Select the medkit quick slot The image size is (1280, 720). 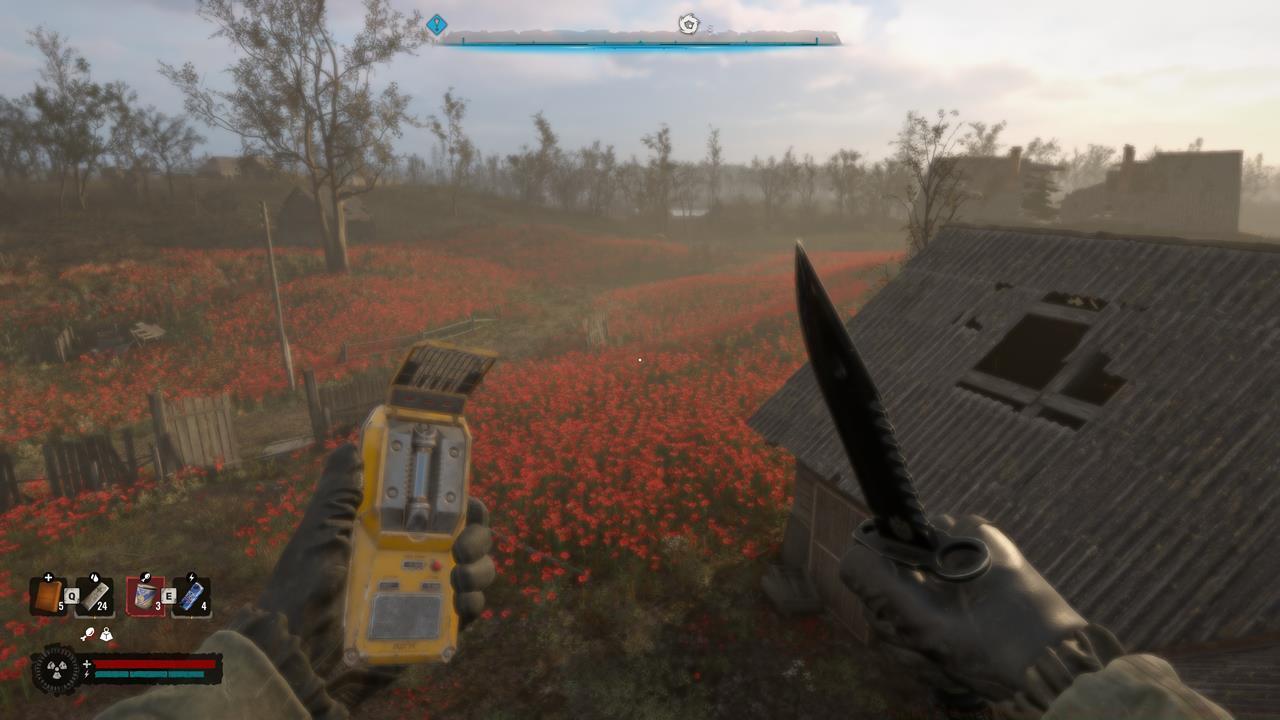point(49,596)
